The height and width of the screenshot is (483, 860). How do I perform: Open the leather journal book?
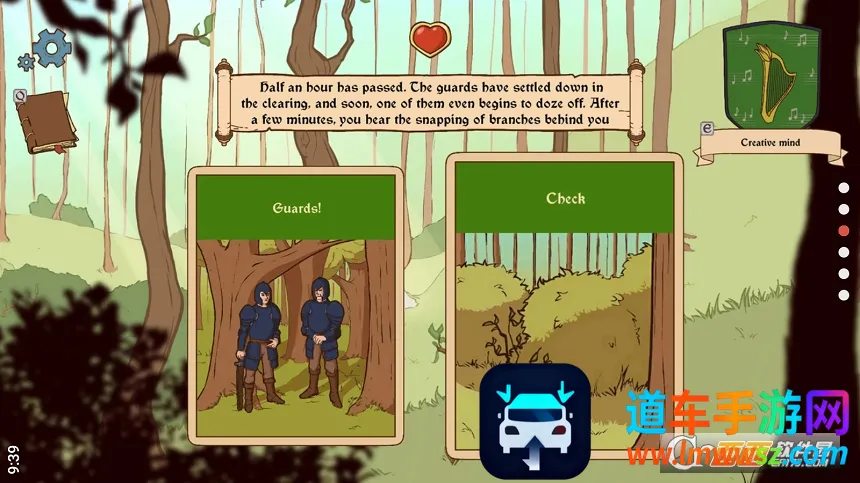click(45, 122)
